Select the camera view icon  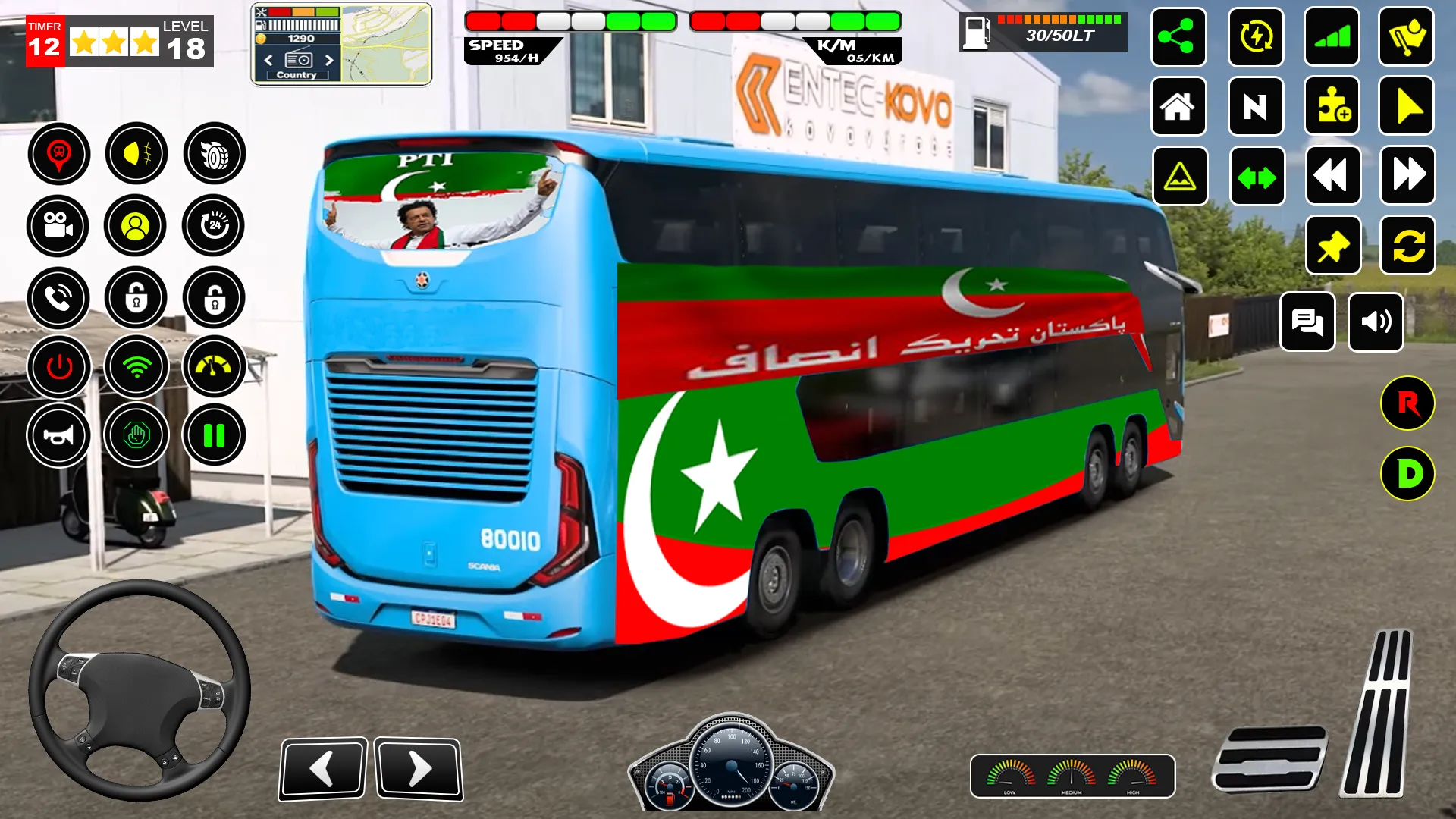click(x=59, y=226)
